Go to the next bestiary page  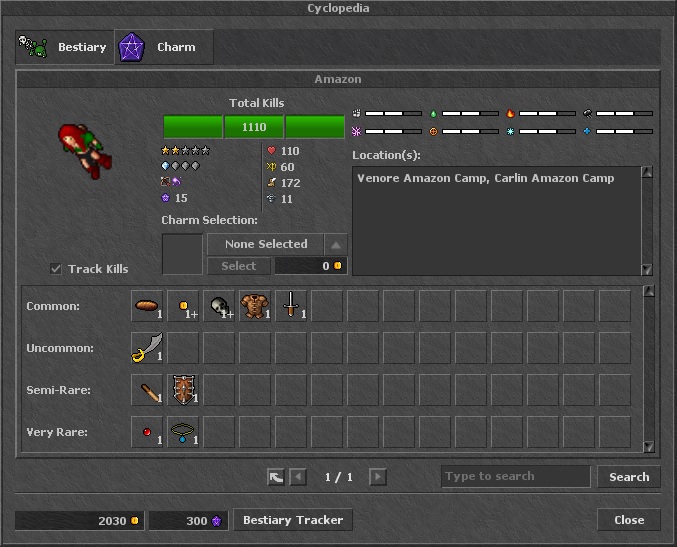pos(377,478)
